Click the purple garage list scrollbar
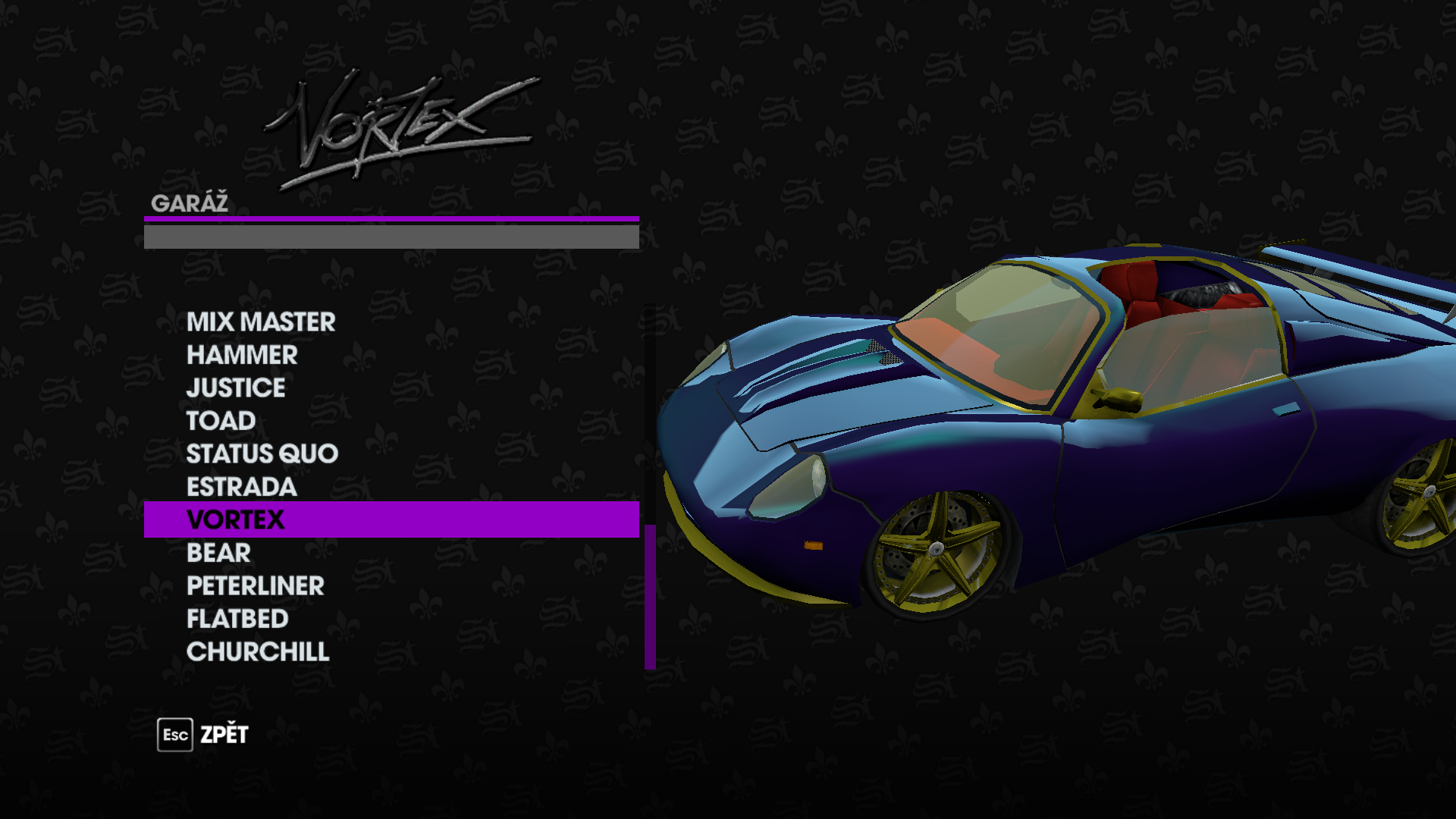Viewport: 1456px width, 819px height. (650, 596)
